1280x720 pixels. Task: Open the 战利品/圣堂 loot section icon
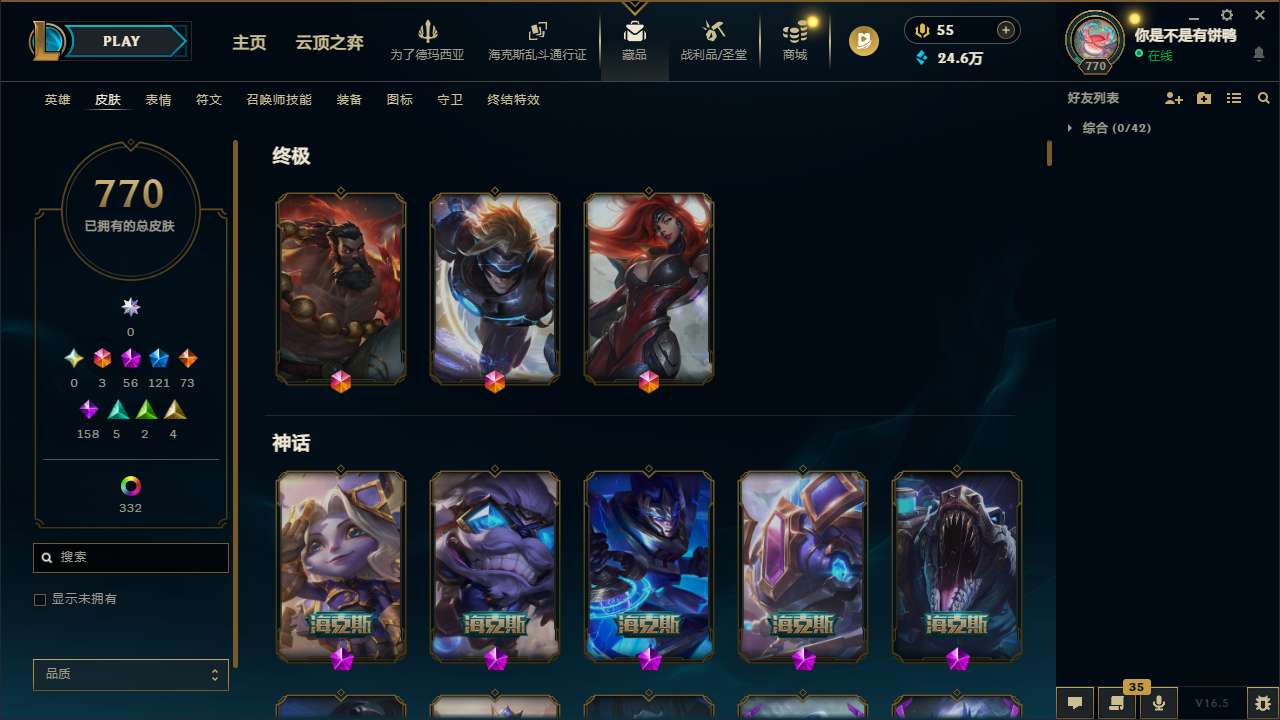click(713, 33)
